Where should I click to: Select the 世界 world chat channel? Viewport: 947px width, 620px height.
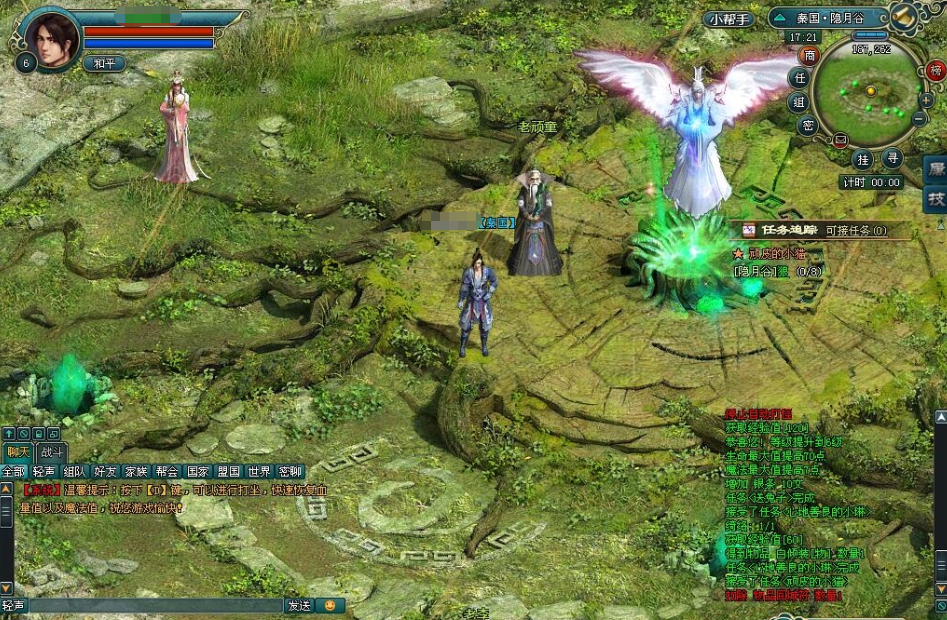[260, 471]
